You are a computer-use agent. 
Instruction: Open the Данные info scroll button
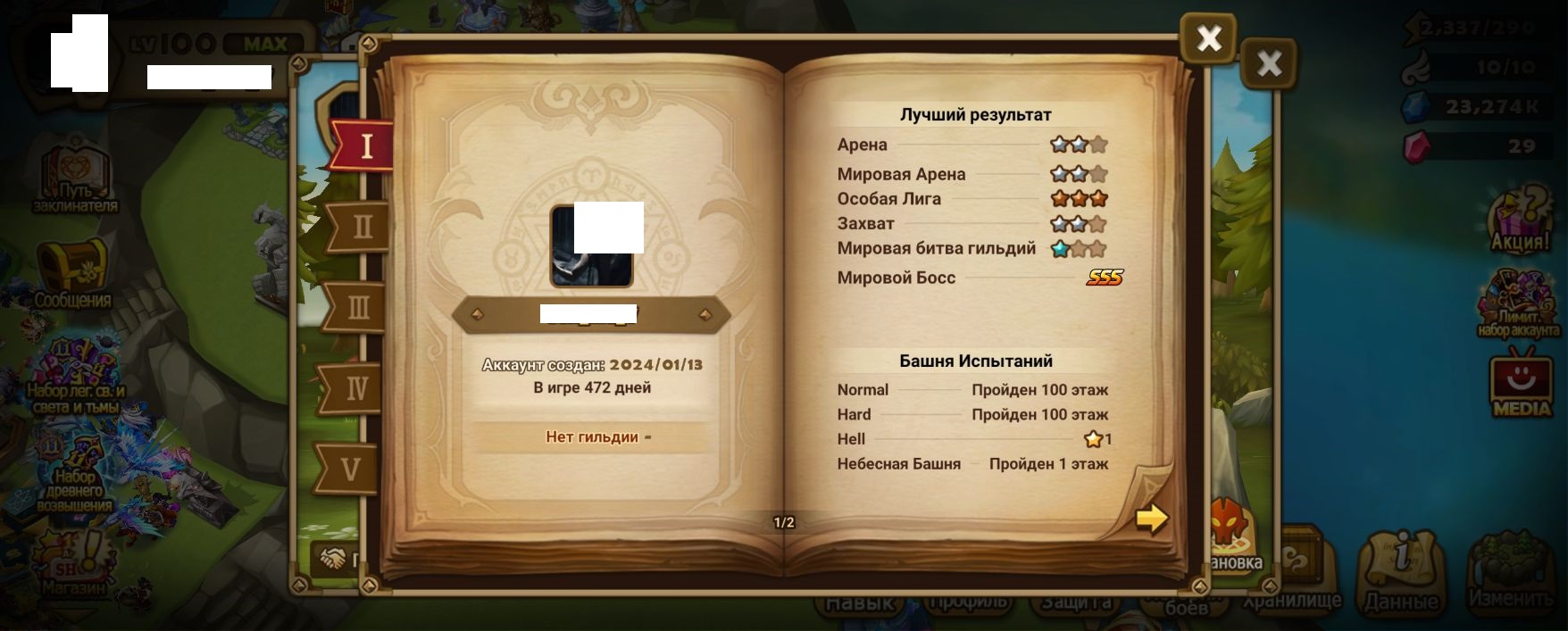(x=1401, y=571)
